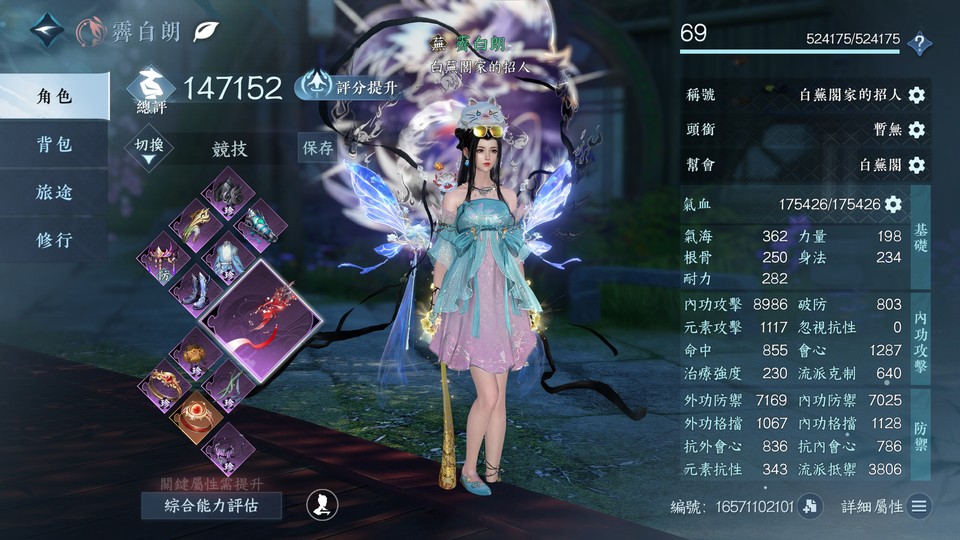Show the 基礎 basic attributes section

(921, 237)
